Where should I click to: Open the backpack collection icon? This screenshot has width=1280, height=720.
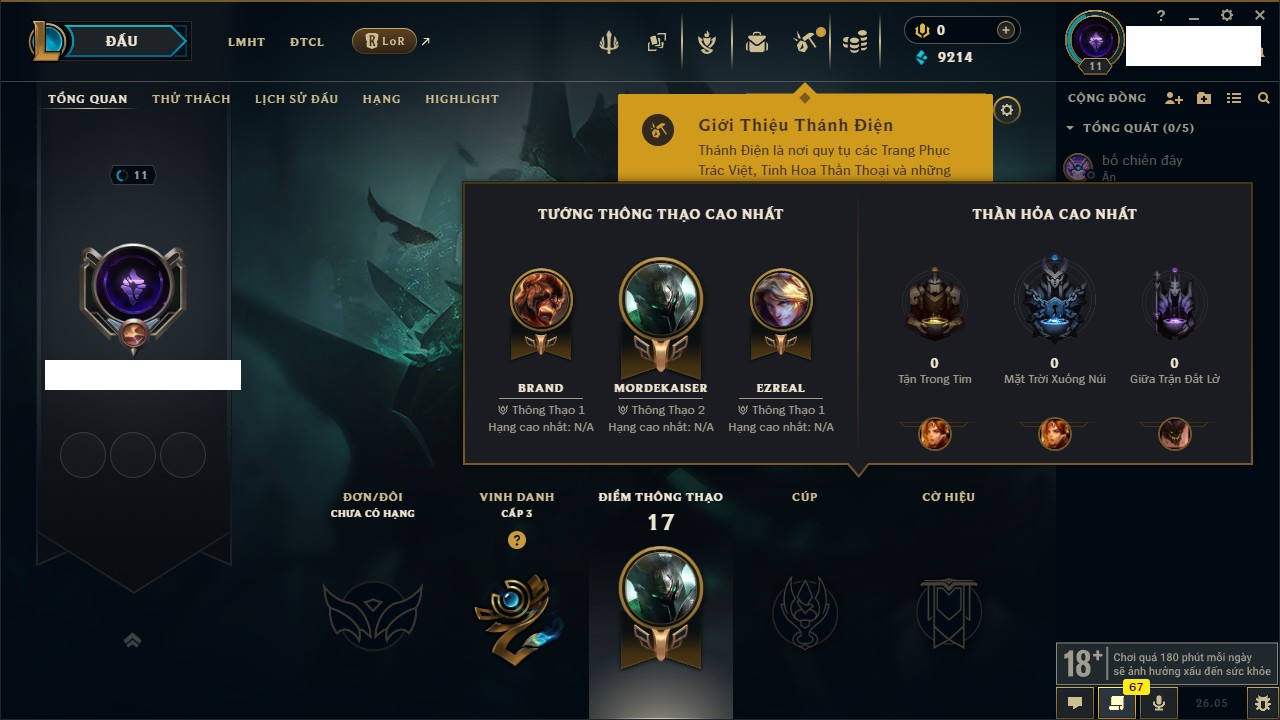coord(757,42)
